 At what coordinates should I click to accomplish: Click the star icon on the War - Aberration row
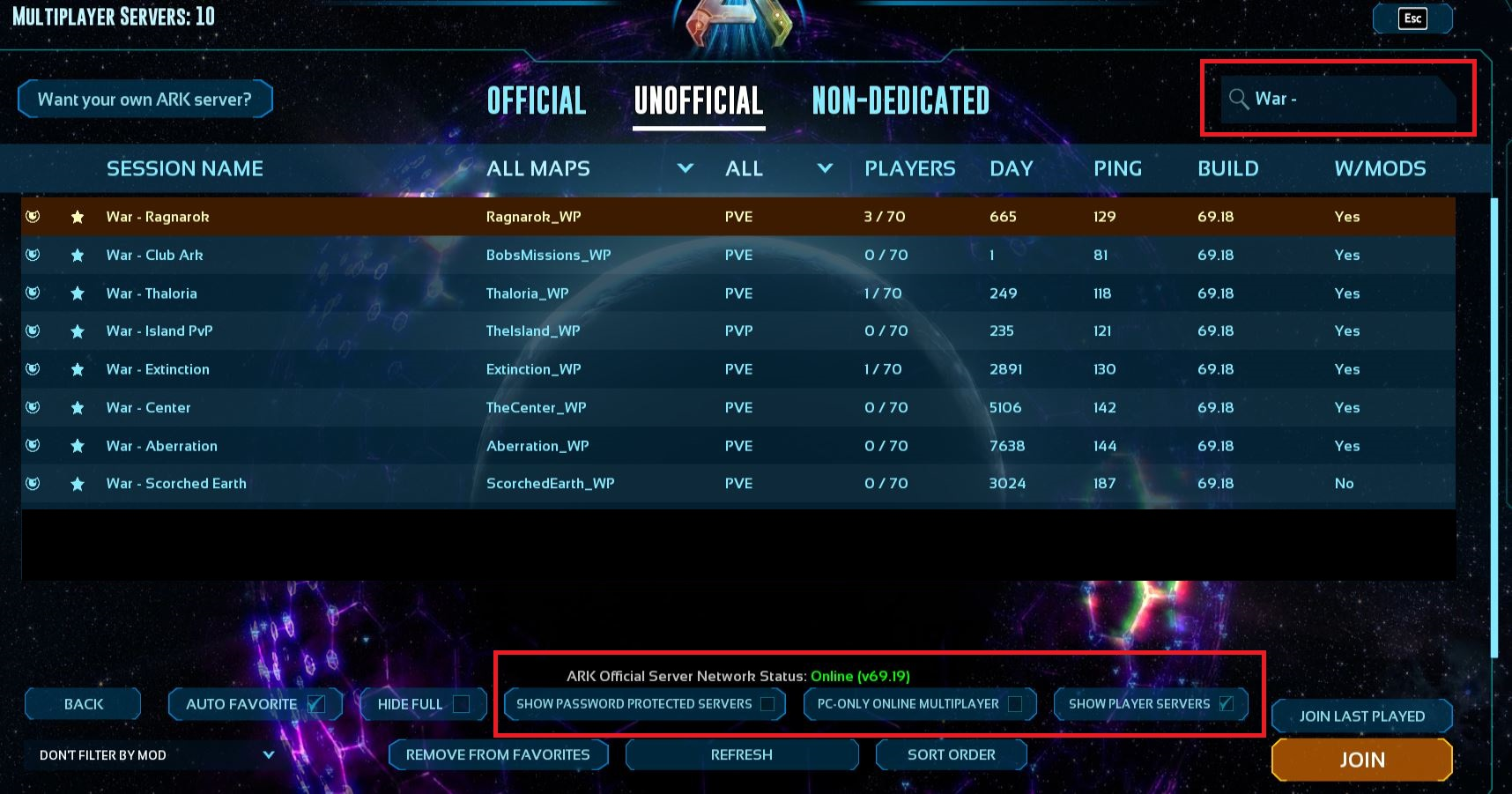[78, 445]
